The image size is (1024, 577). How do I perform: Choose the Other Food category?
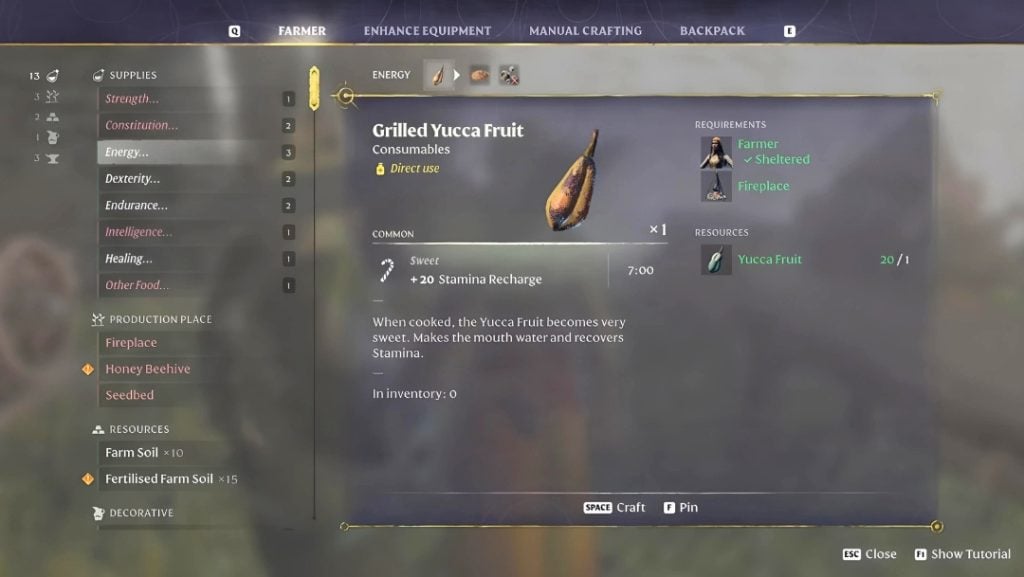[x=137, y=285]
